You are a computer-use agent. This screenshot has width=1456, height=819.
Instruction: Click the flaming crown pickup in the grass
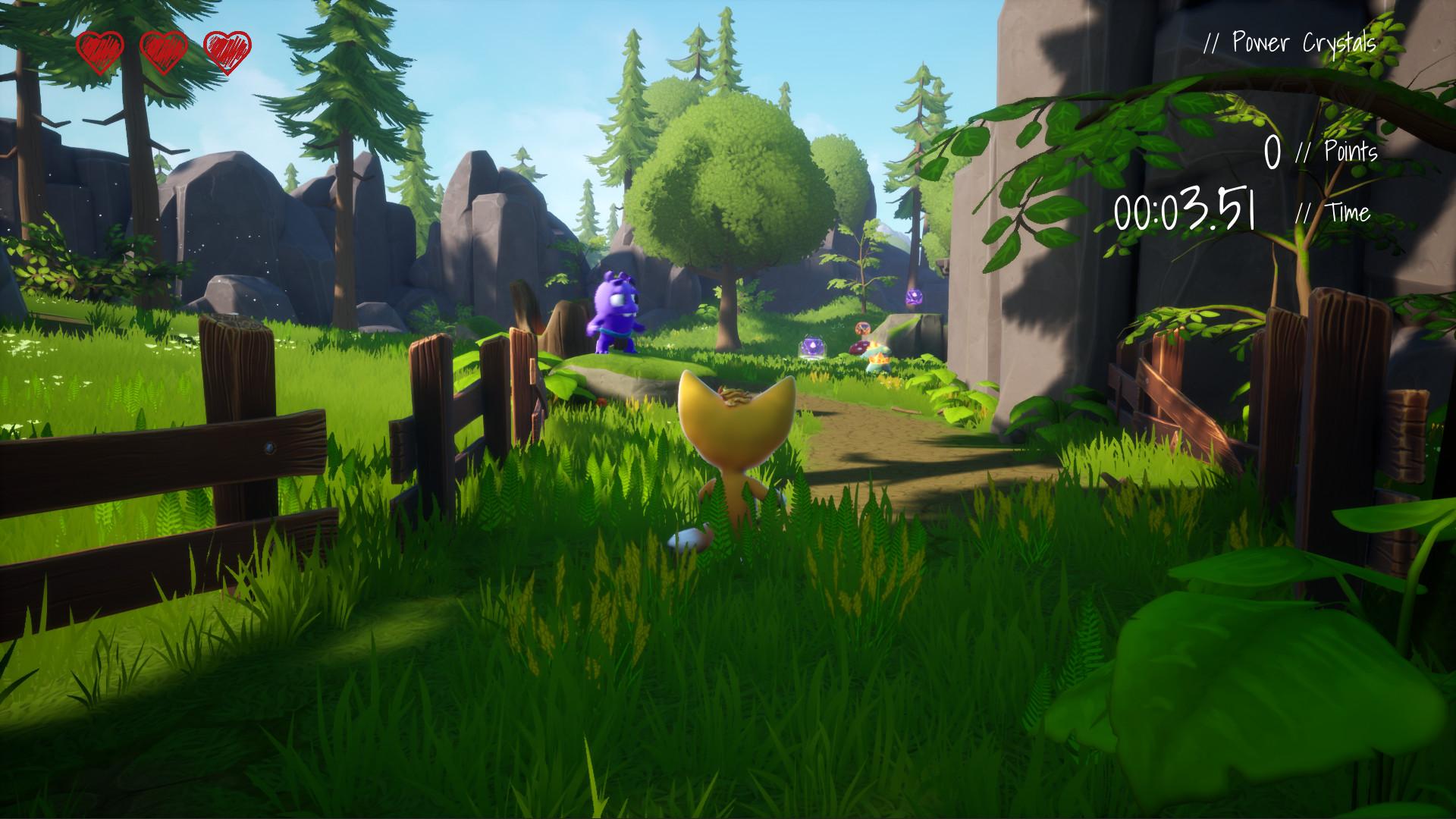880,360
